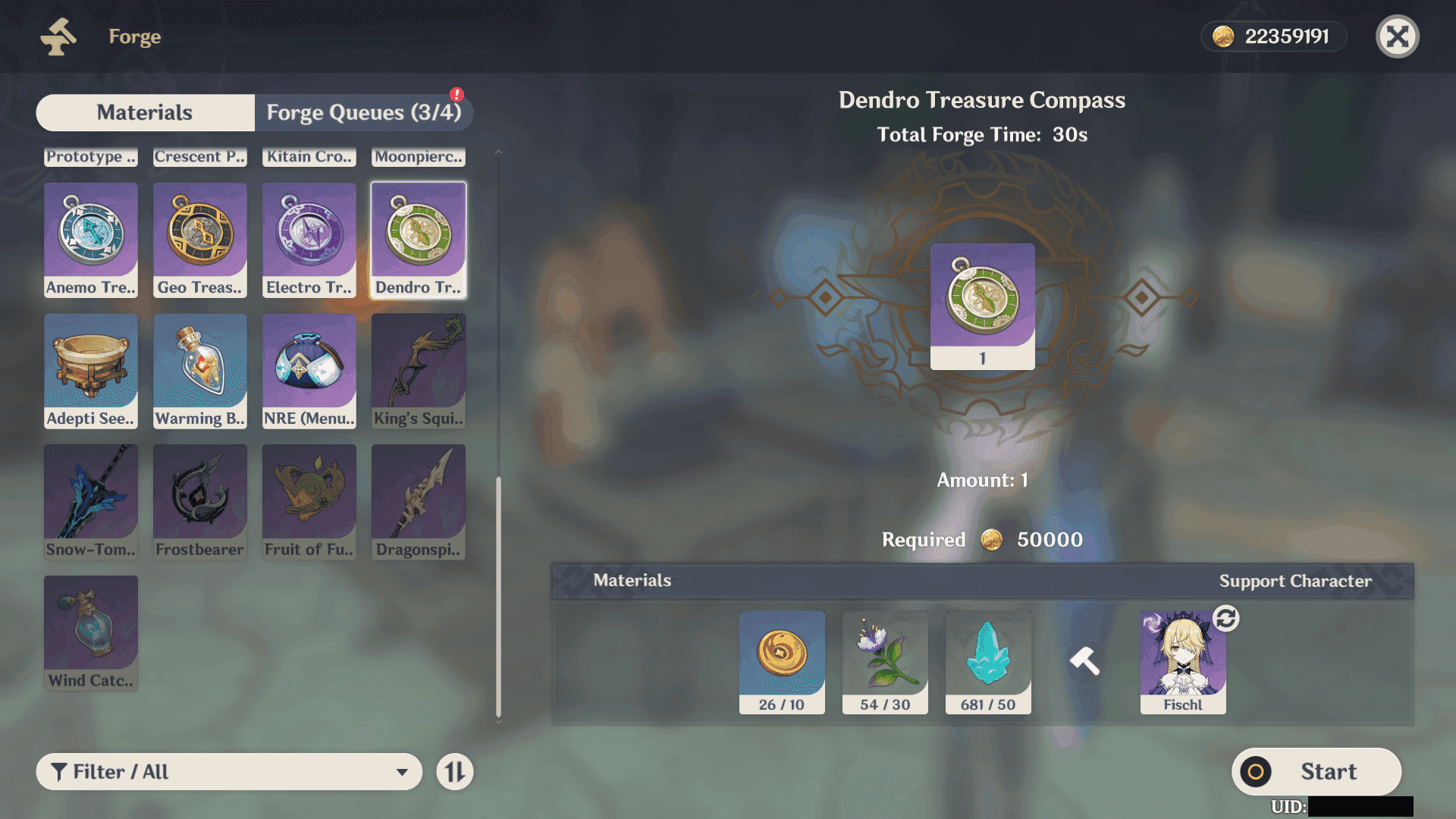
Task: Select the Anemo Treasure Compass recipe
Action: (91, 240)
